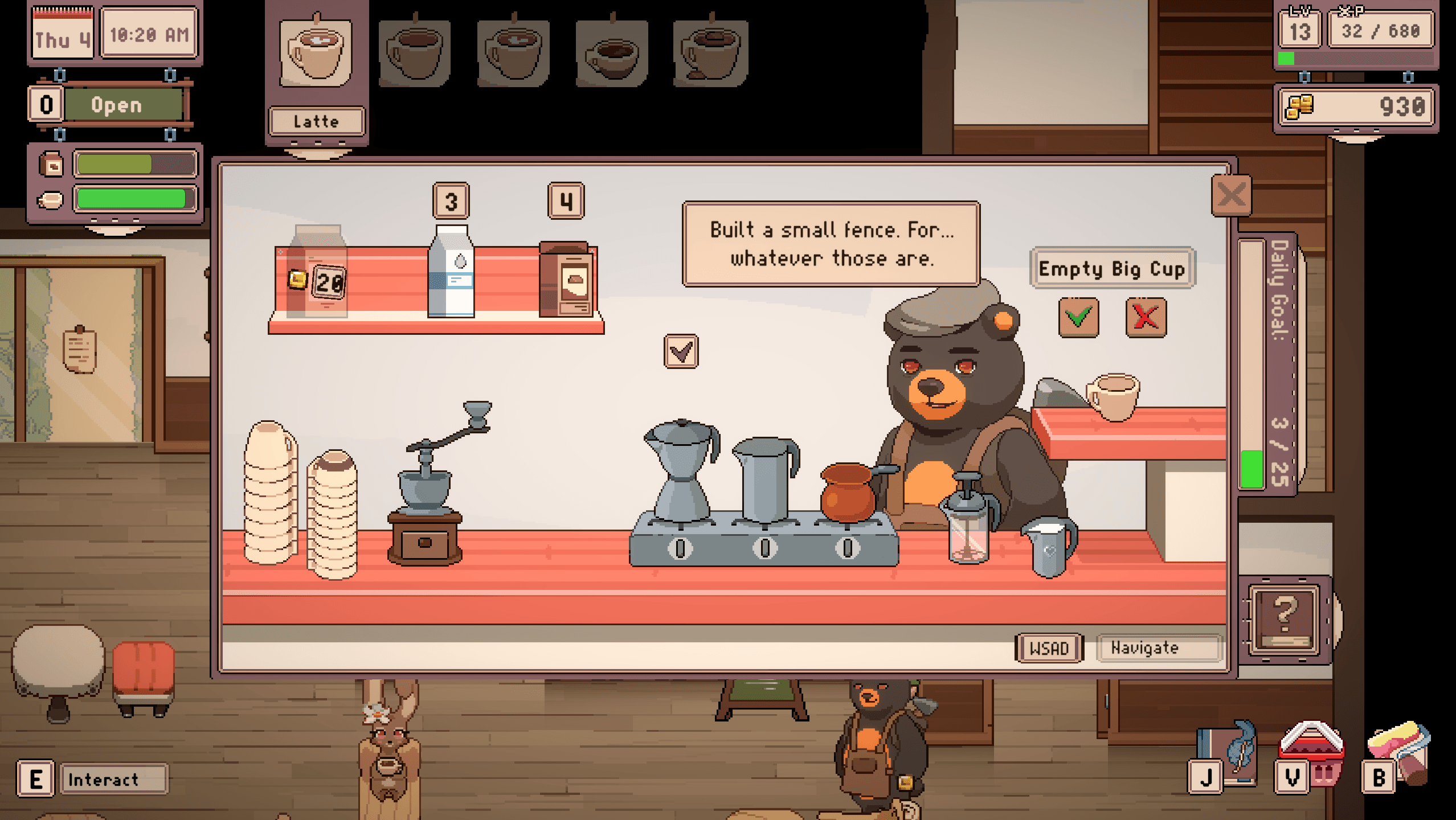Decline Empty Big Cup with the red X
The image size is (1456, 820).
[x=1147, y=317]
